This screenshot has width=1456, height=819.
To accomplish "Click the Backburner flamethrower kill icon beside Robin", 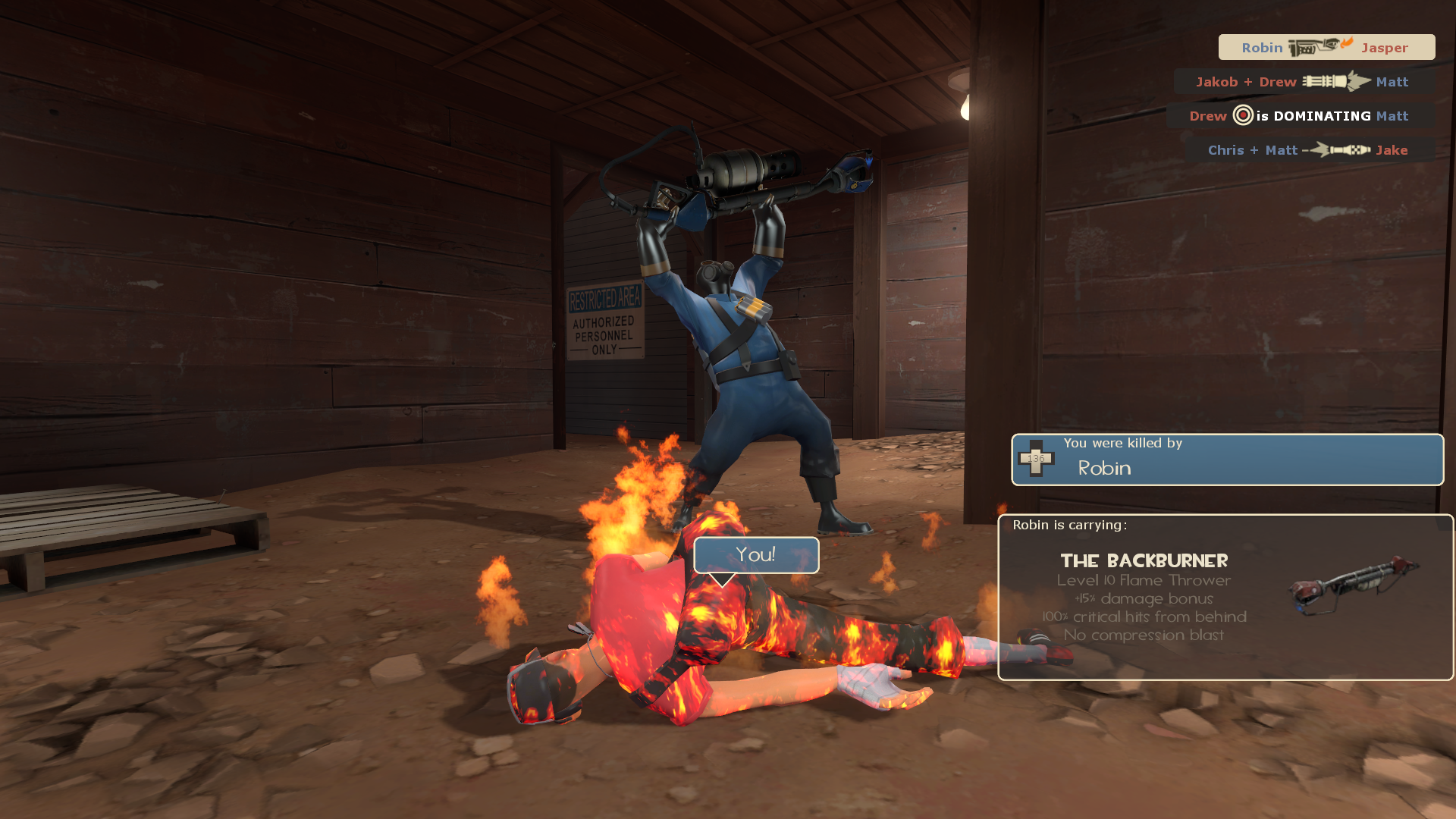I will [1312, 47].
